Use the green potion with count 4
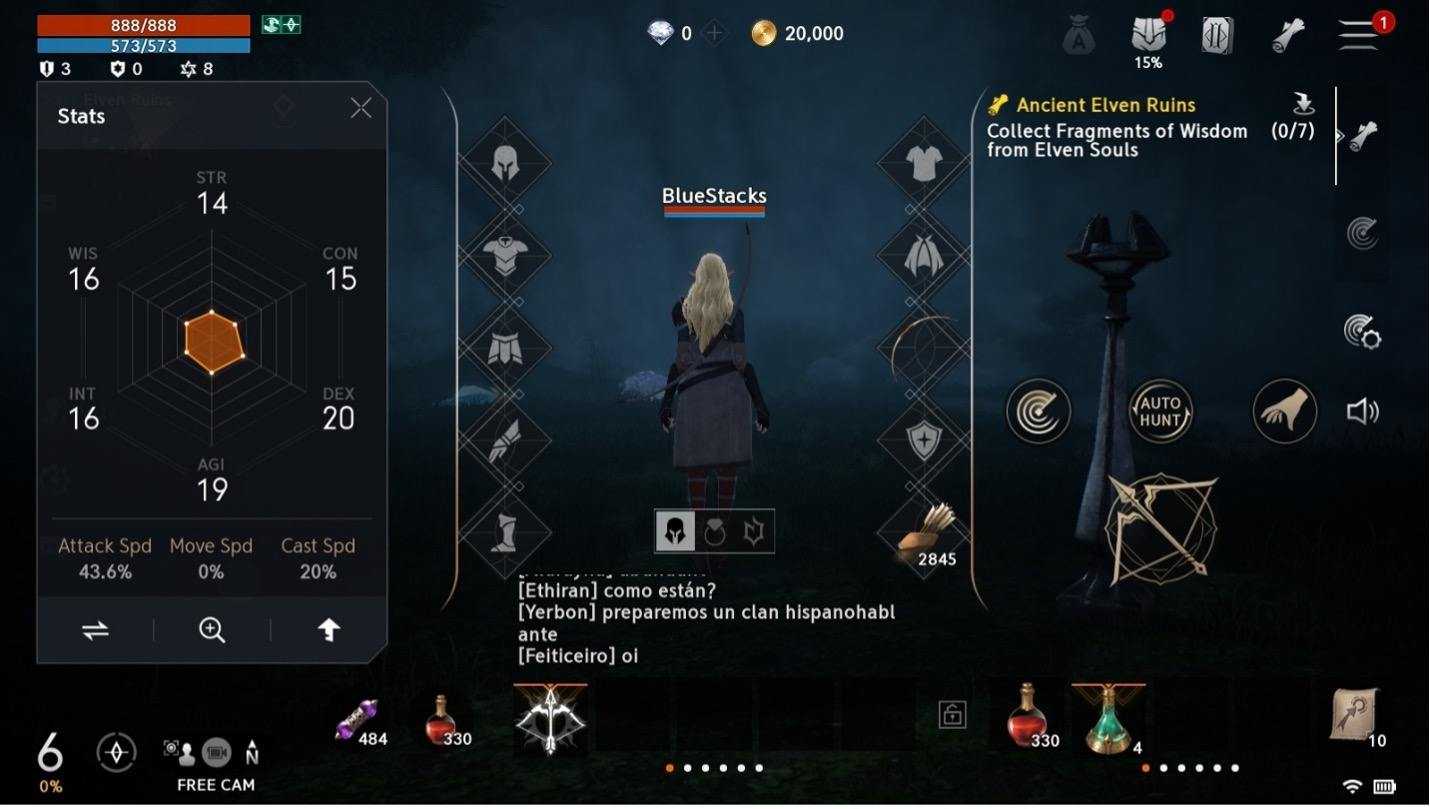Image resolution: width=1430 pixels, height=809 pixels. click(1108, 717)
